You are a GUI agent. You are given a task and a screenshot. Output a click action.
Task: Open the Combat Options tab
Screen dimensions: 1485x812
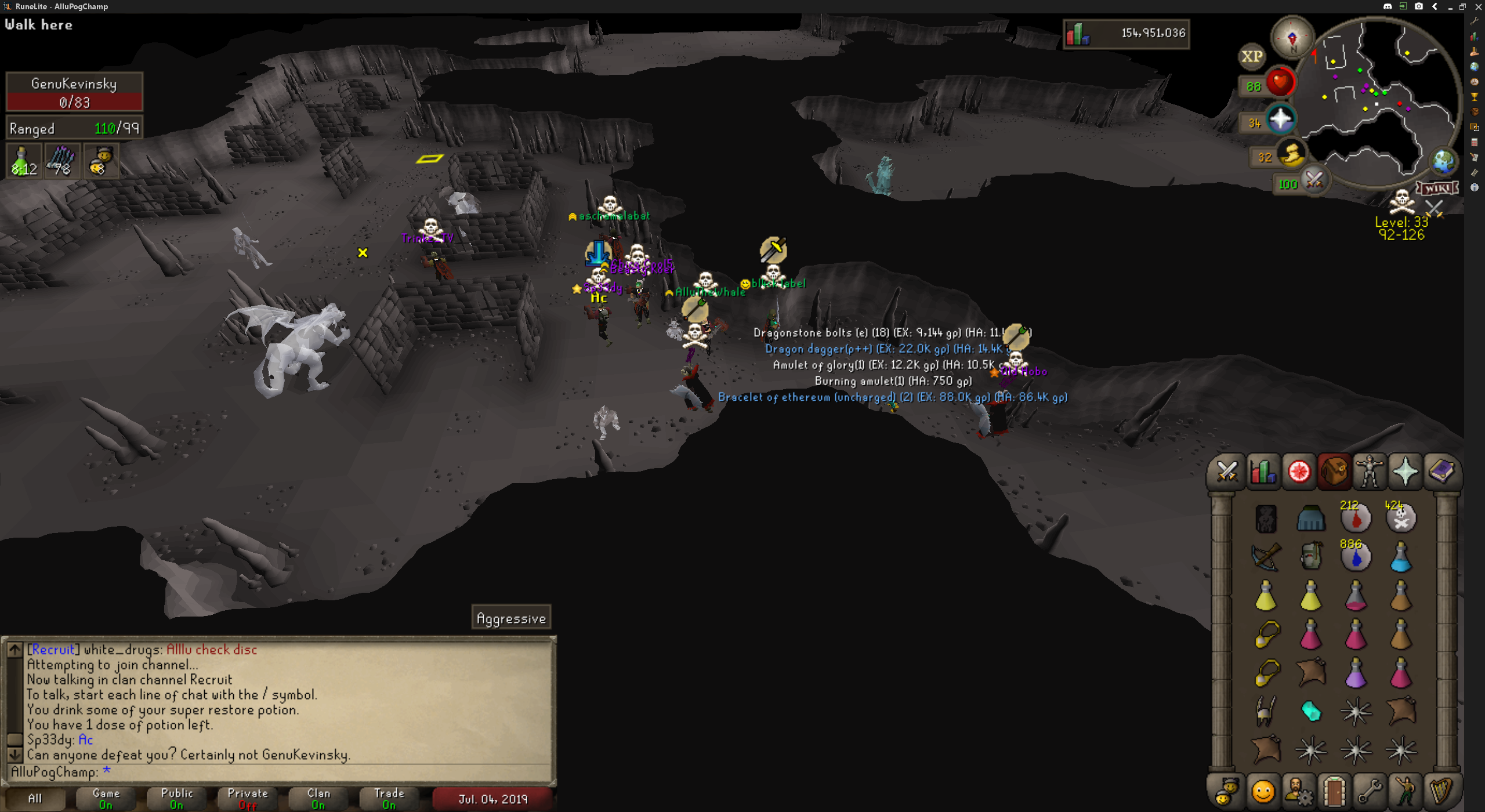click(x=1227, y=471)
